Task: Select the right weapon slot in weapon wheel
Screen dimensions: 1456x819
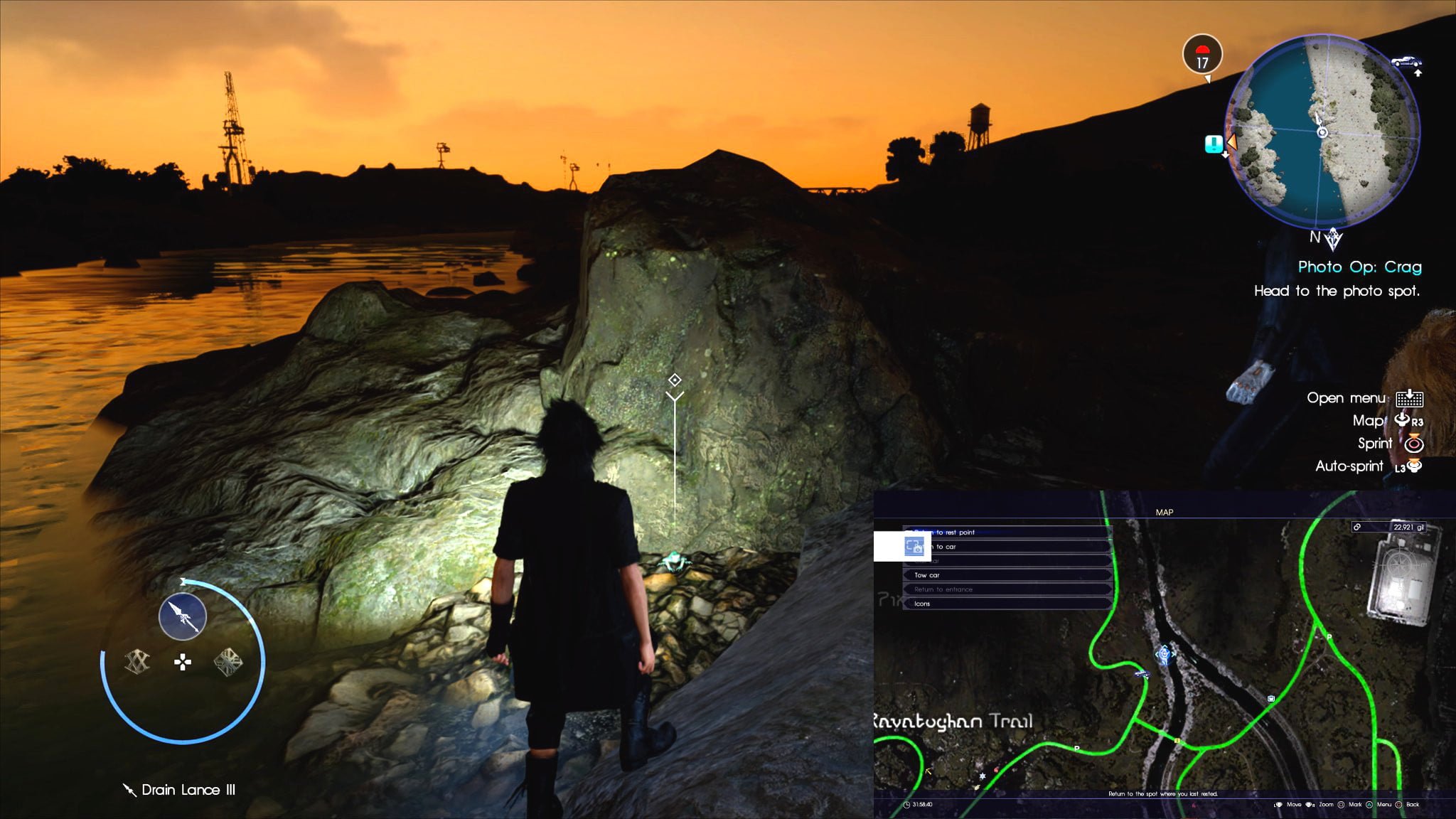Action: point(228,662)
